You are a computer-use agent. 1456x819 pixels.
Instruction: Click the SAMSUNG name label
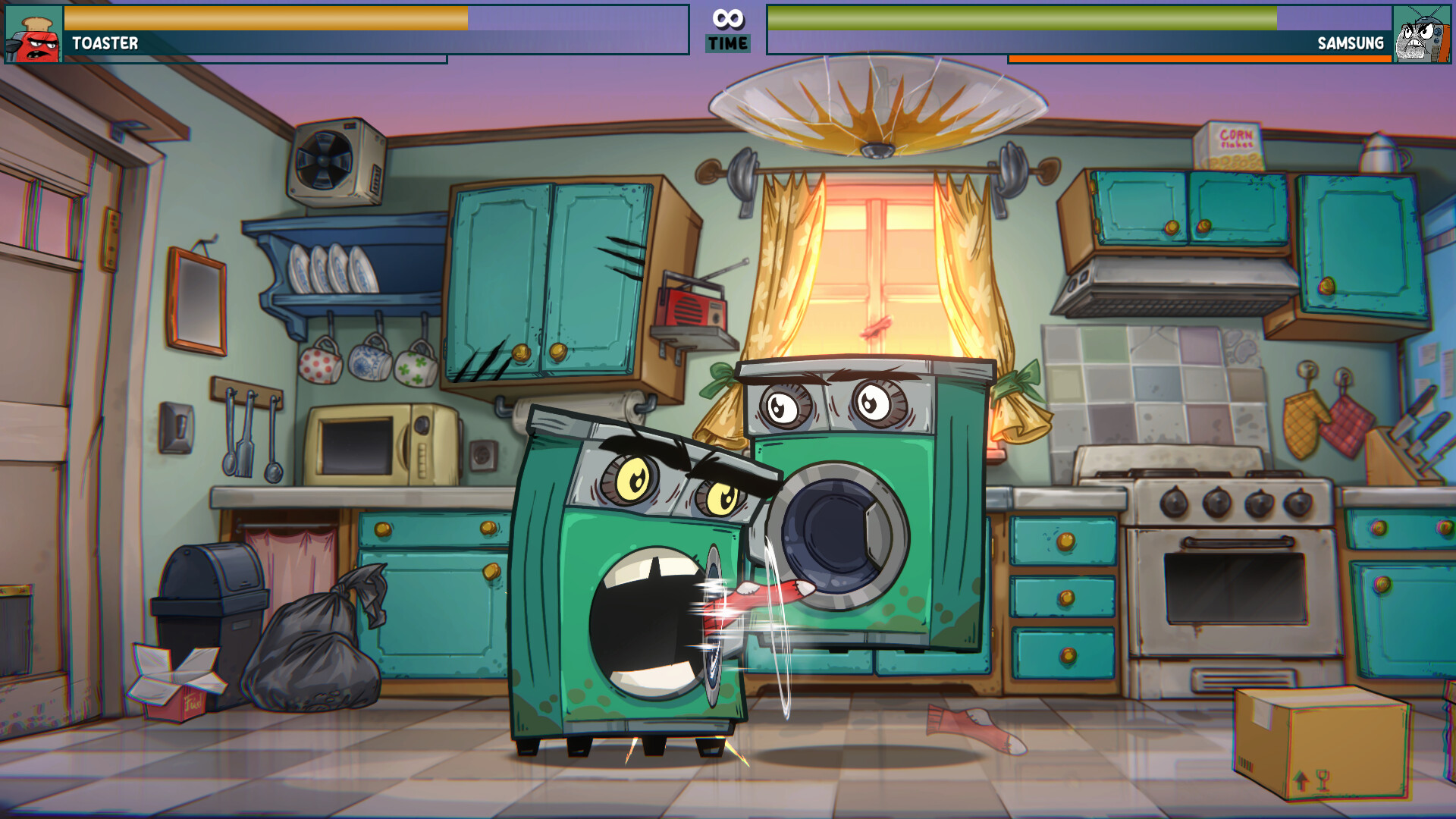(x=1351, y=45)
